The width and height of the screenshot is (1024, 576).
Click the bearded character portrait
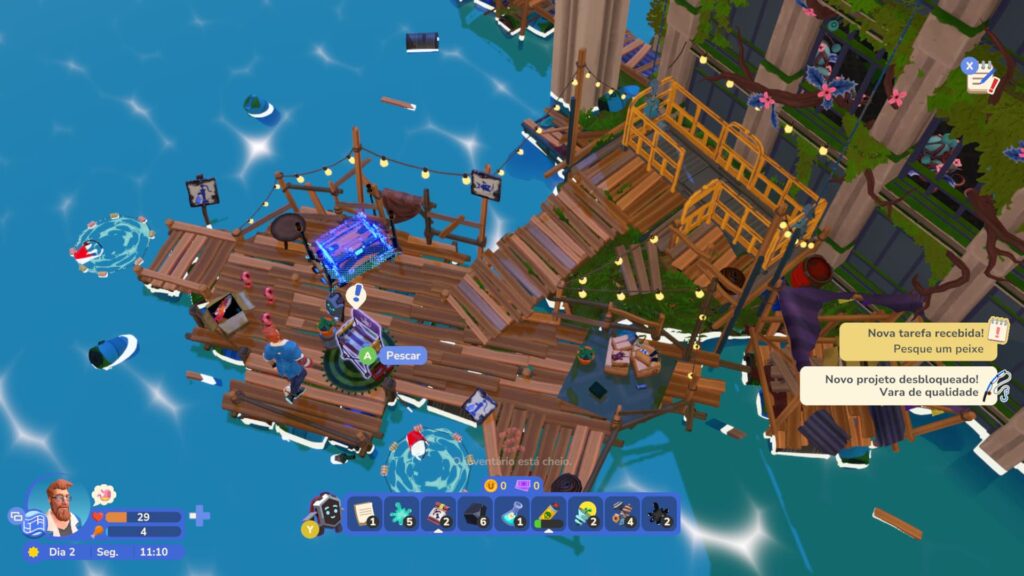[62, 507]
